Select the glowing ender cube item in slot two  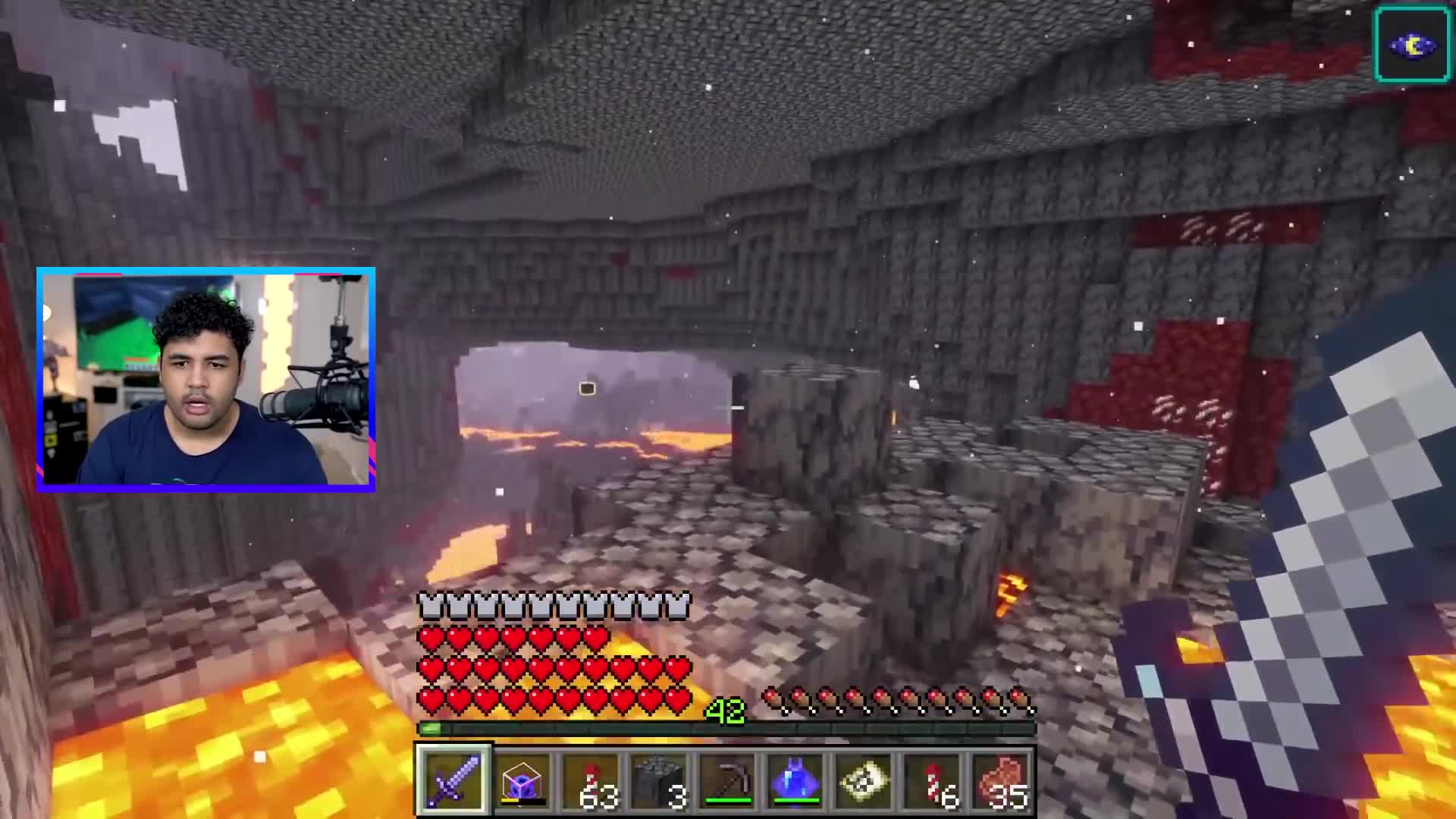click(523, 780)
